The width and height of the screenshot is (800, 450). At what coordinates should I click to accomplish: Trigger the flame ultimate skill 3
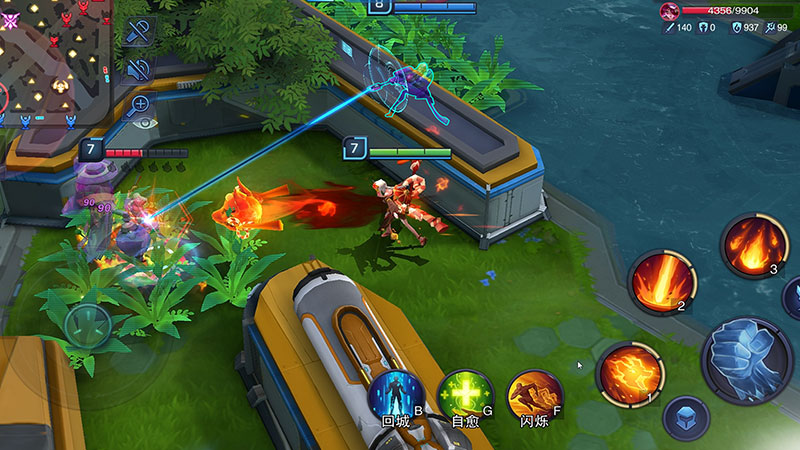[750, 246]
